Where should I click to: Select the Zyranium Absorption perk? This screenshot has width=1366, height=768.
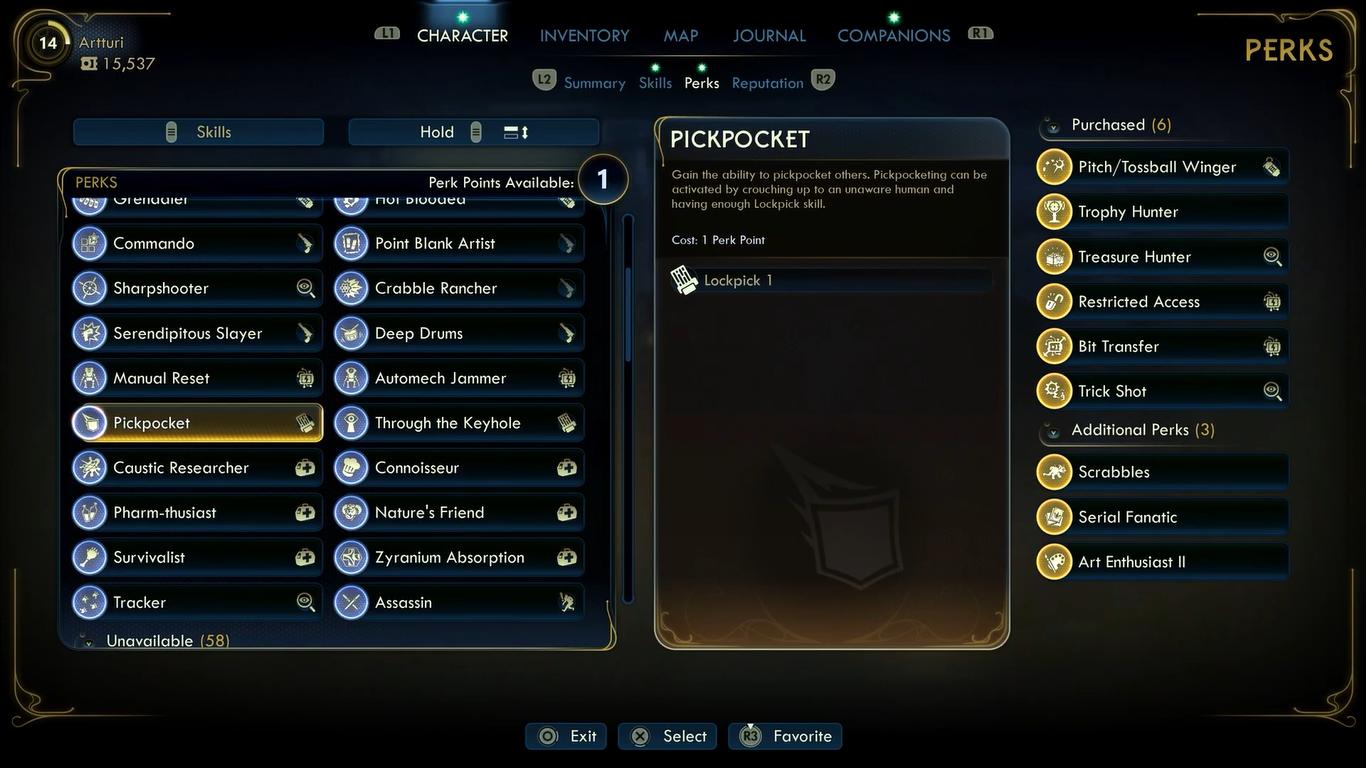[x=459, y=557]
